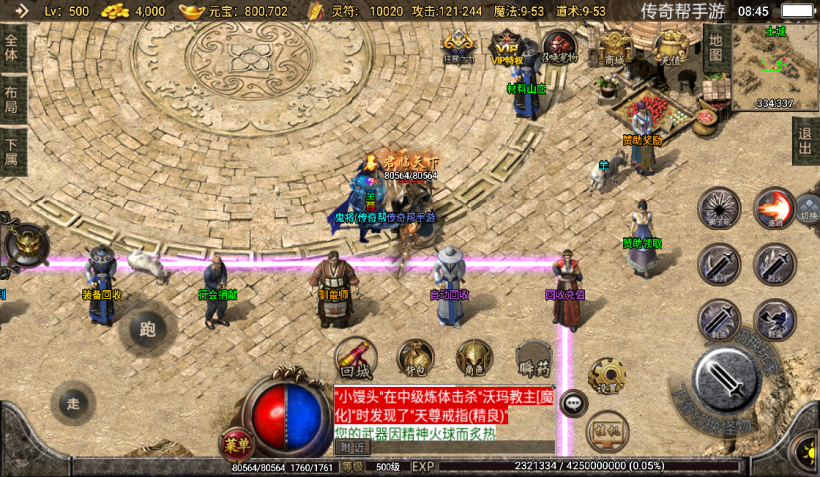
Task: Select the 全体 tab on left edge
Action: pos(12,47)
